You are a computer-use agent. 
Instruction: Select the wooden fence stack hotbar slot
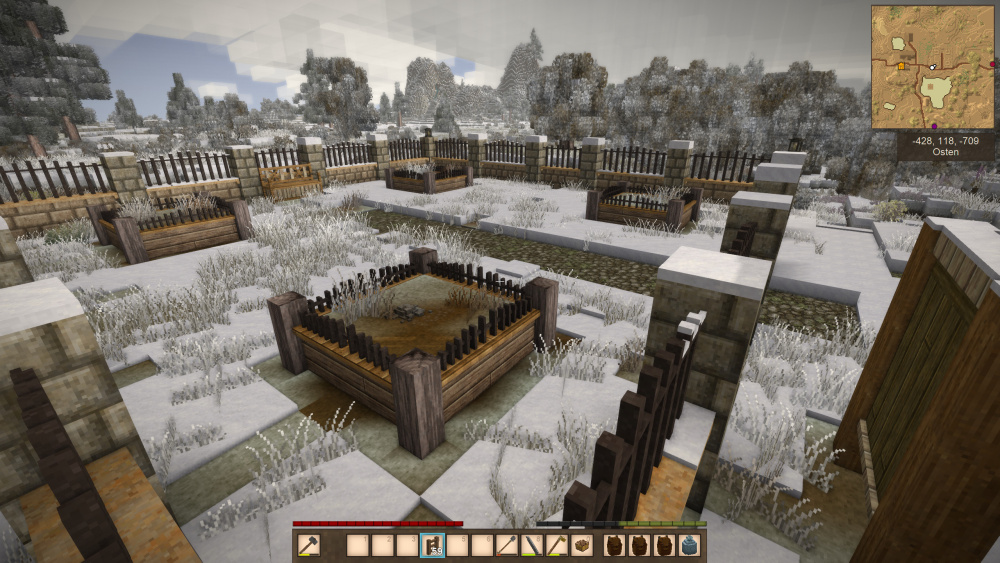pos(432,546)
